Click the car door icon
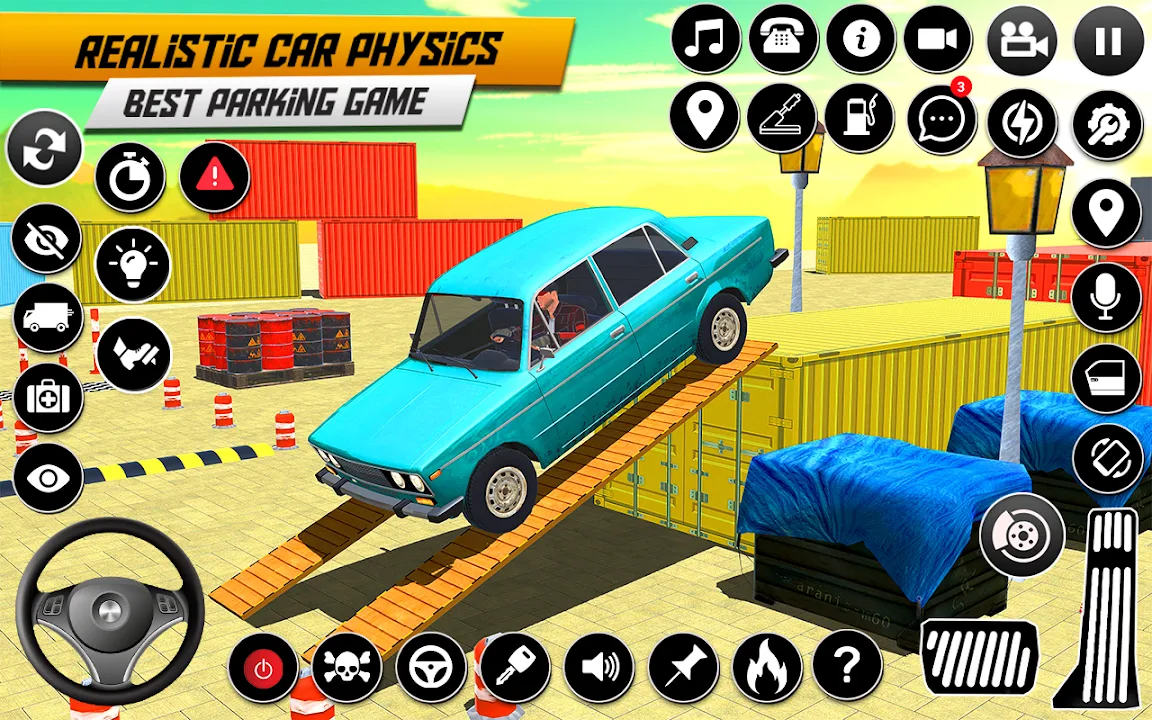This screenshot has width=1152, height=720. tap(1106, 379)
